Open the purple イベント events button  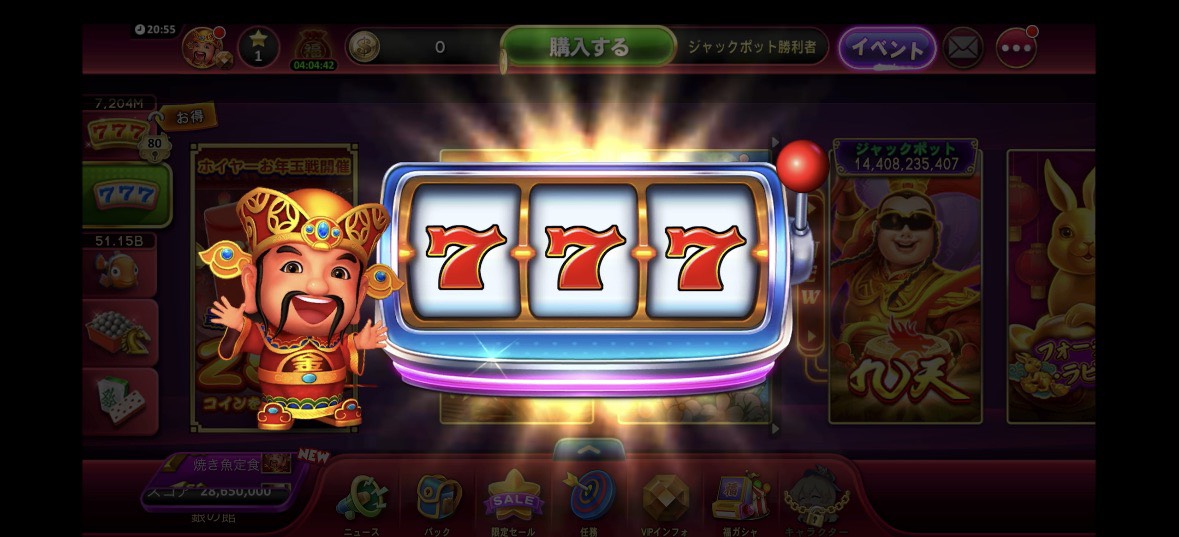[x=886, y=48]
